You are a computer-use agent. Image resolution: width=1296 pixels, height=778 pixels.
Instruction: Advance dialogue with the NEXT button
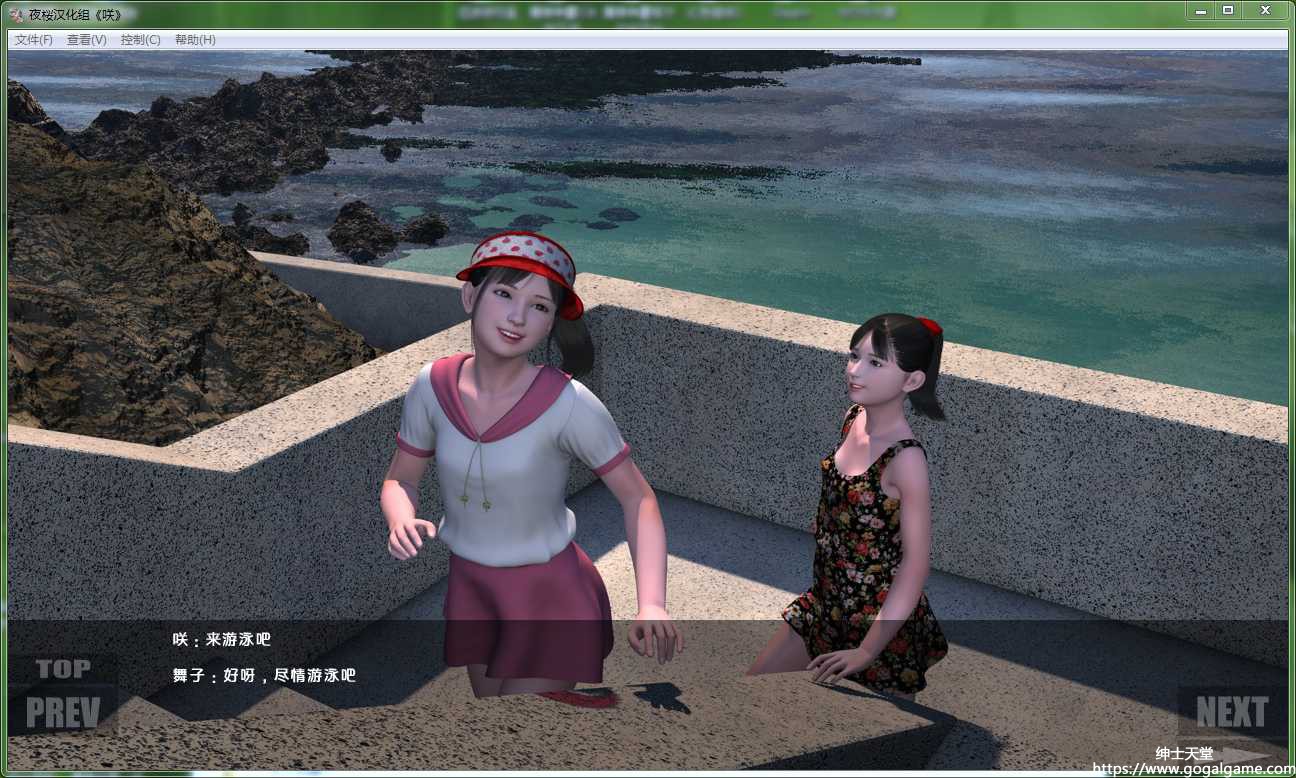tap(1232, 712)
